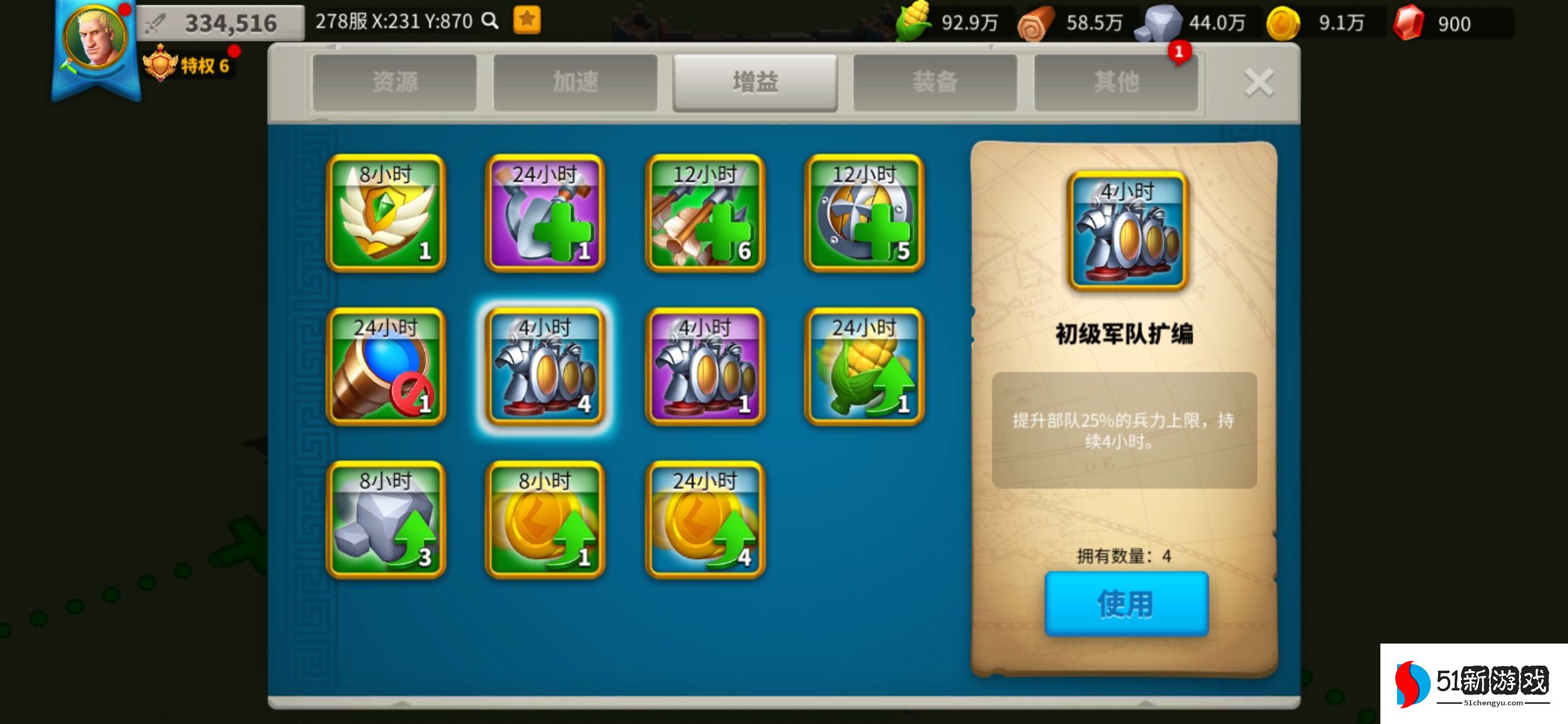Open the 24-hour gold boost item
1568x724 pixels.
(704, 522)
